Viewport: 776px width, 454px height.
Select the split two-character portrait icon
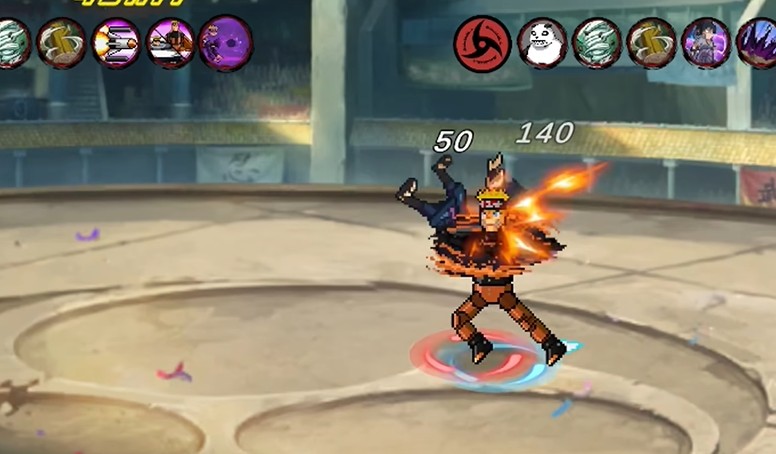[170, 43]
